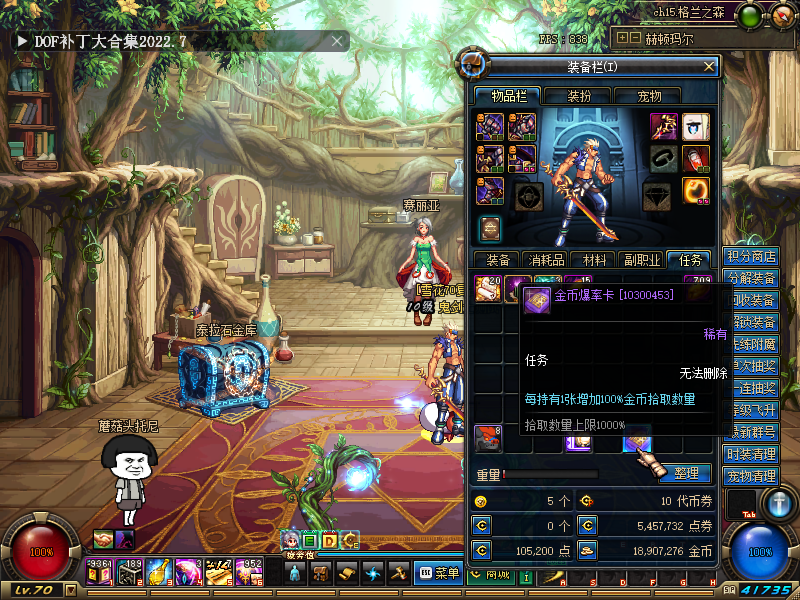This screenshot has height=600, width=800.
Task: Select the anime face portrait equipment slot
Action: pyautogui.click(x=696, y=126)
